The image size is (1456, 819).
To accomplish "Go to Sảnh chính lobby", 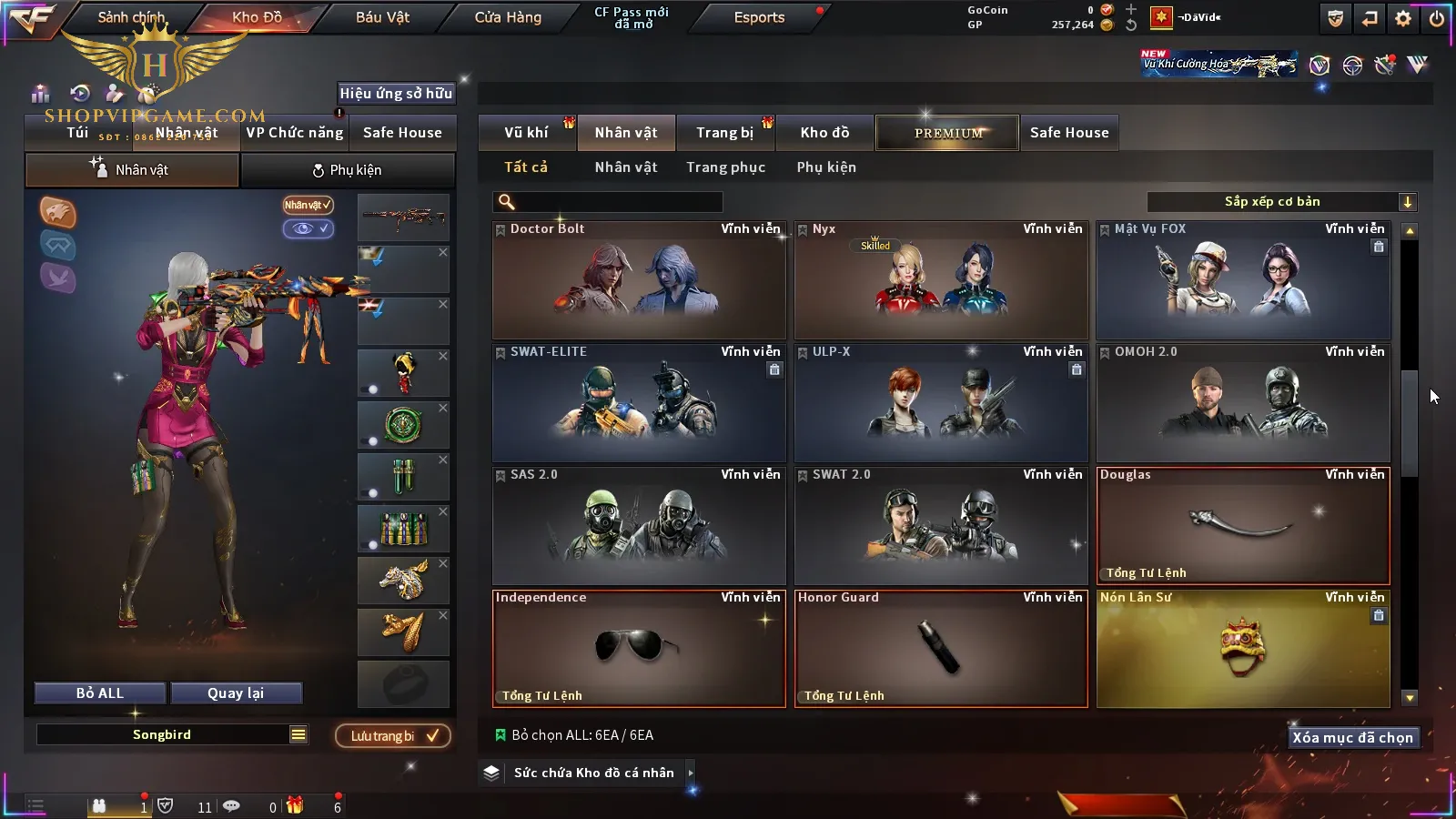I will [x=131, y=17].
